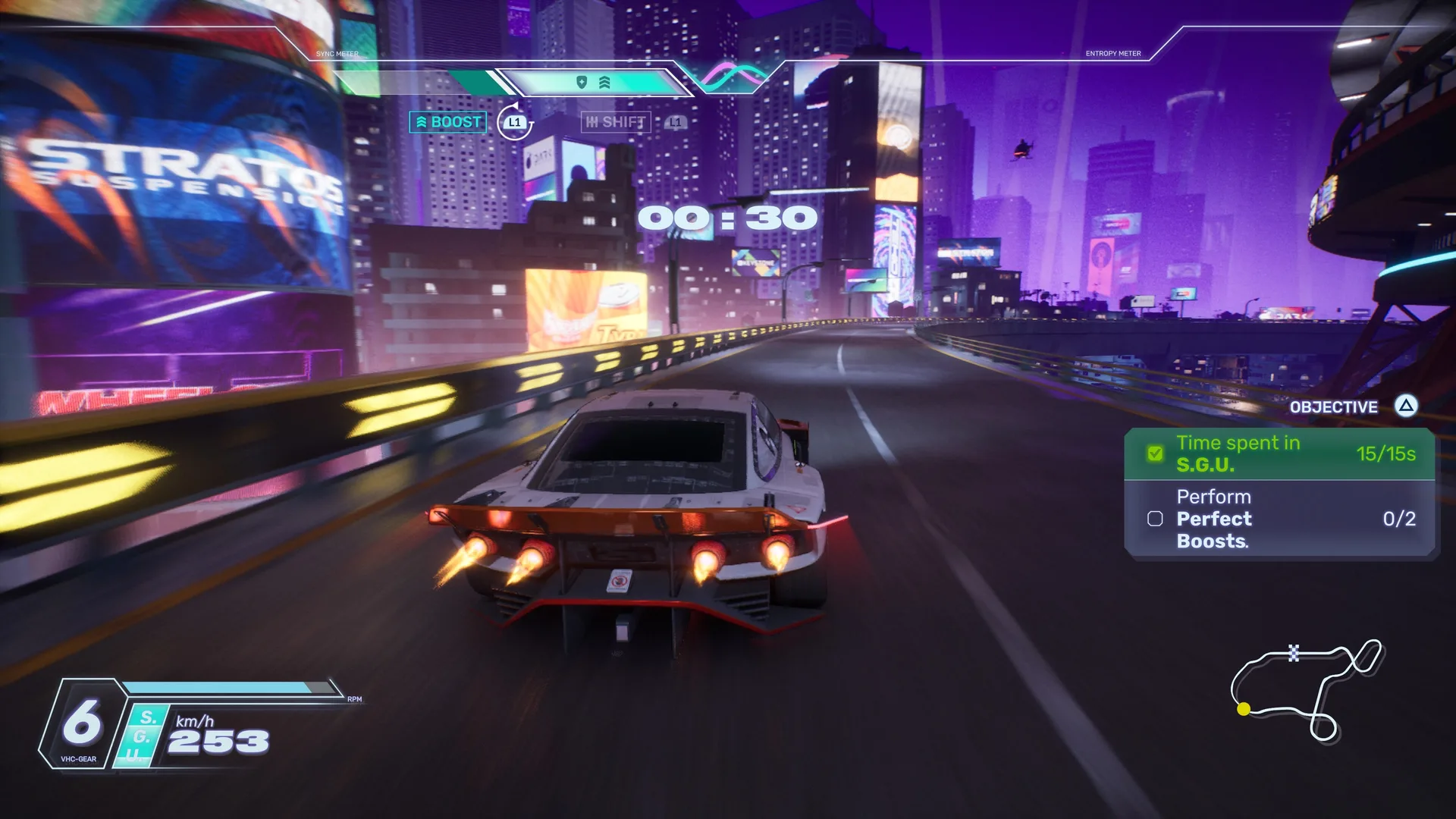Select the SHIFT ability label
This screenshot has height=819, width=1456.
point(616,122)
